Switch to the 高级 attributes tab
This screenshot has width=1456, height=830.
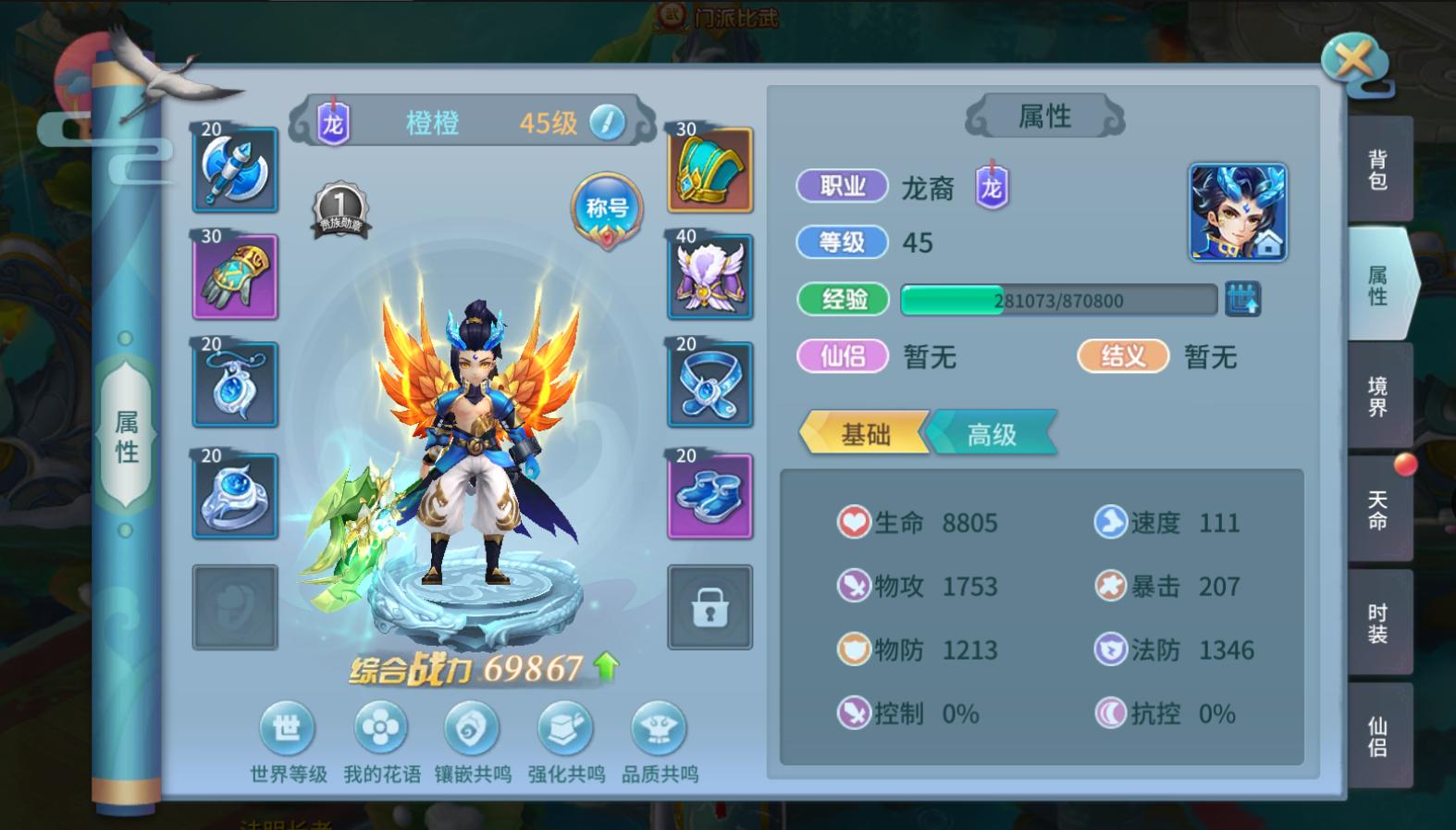point(993,432)
